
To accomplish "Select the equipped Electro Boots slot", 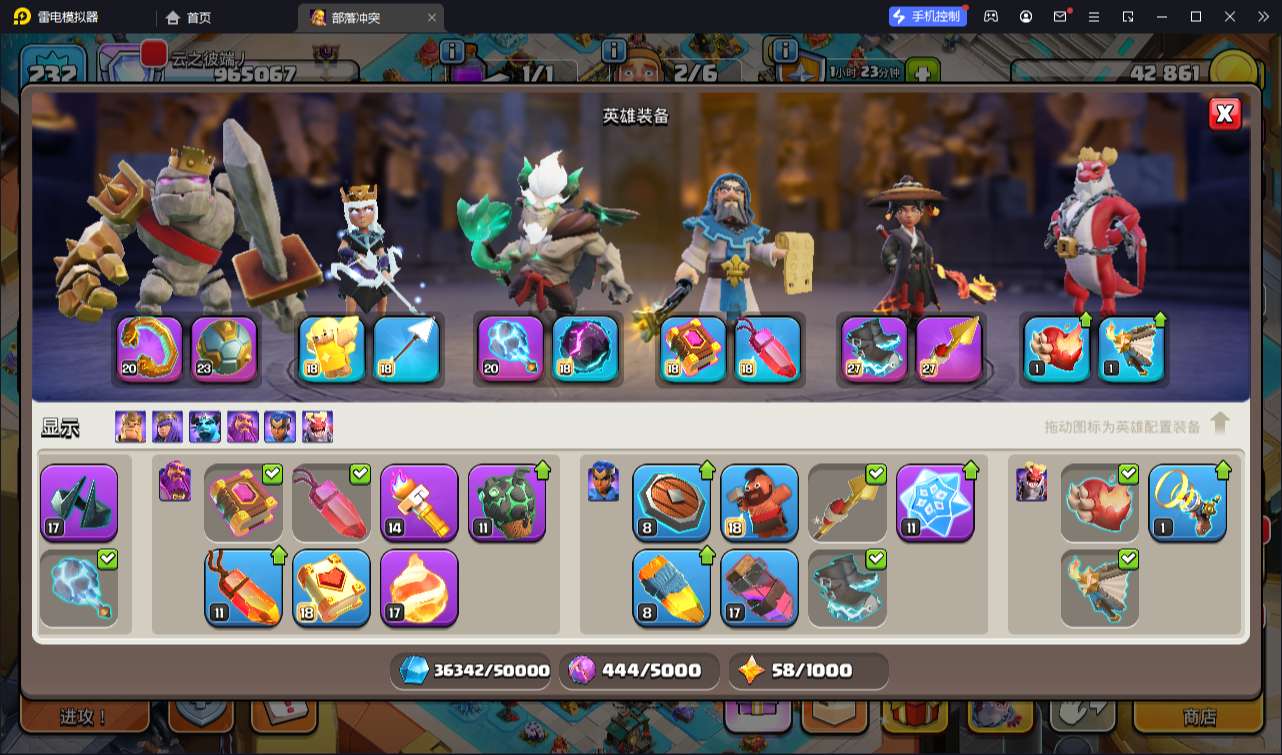I will coord(874,349).
